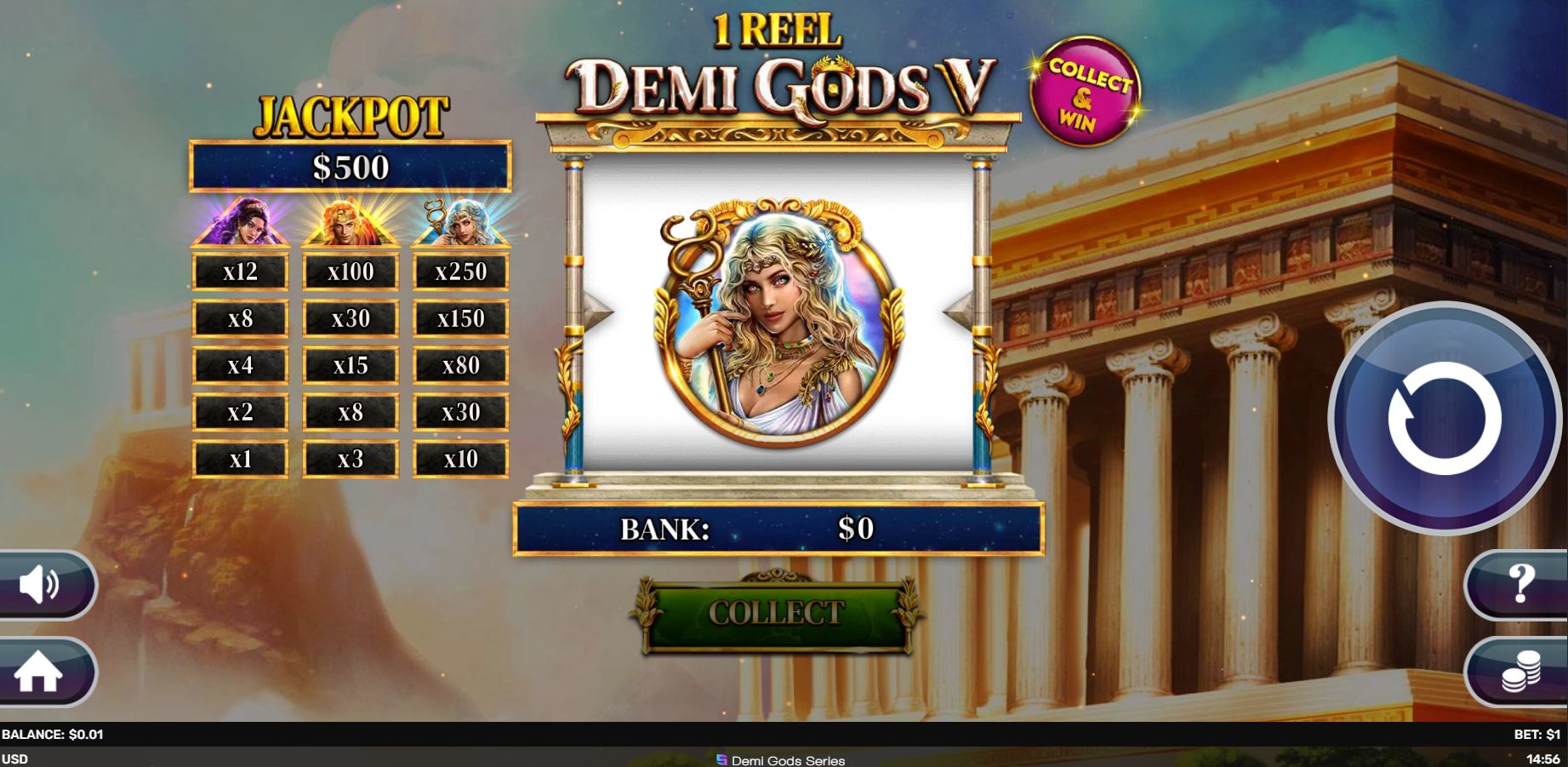This screenshot has height=767, width=1568.
Task: Click the Demi Gods Series label
Action: pyautogui.click(x=784, y=758)
